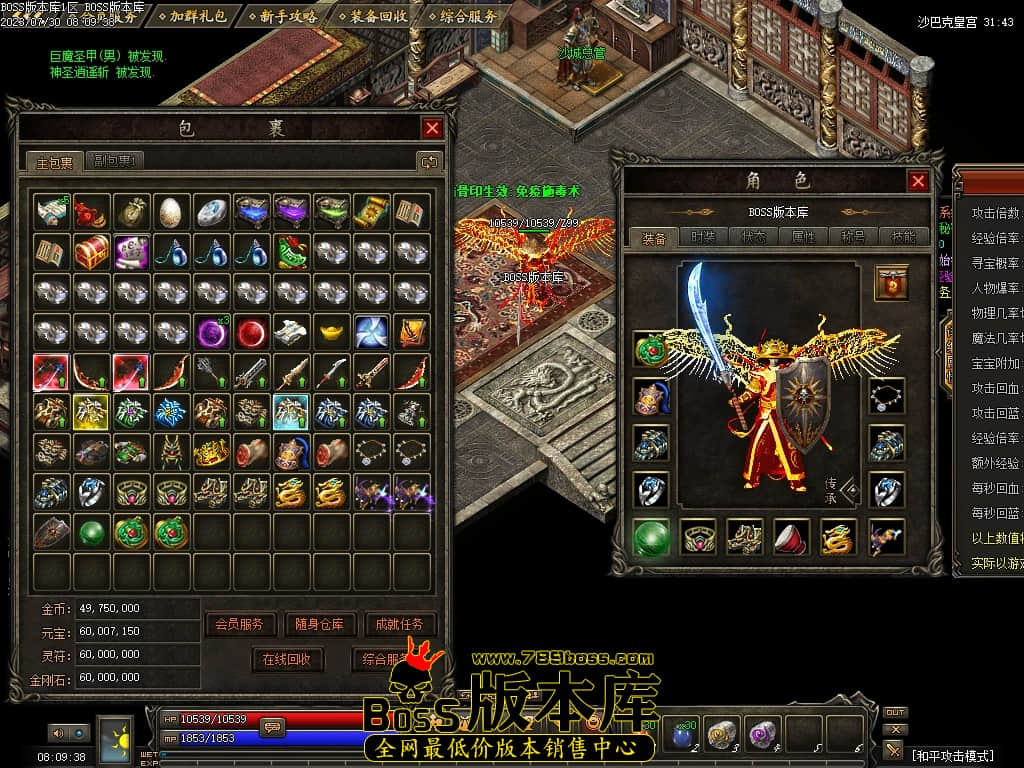Click the chat bubble button on HUD
The image size is (1024, 768).
click(x=271, y=728)
